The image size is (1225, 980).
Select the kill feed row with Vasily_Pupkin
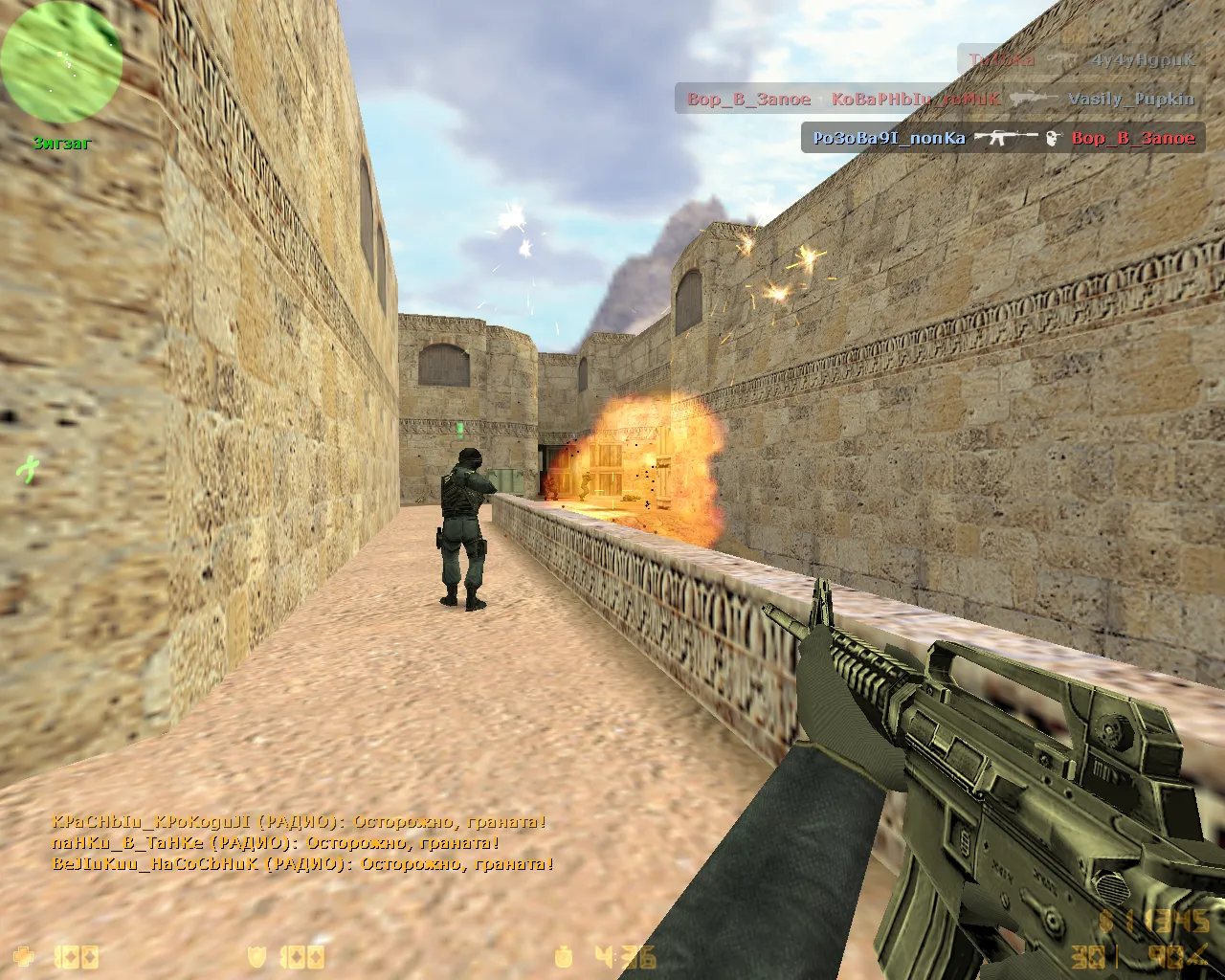(940, 99)
